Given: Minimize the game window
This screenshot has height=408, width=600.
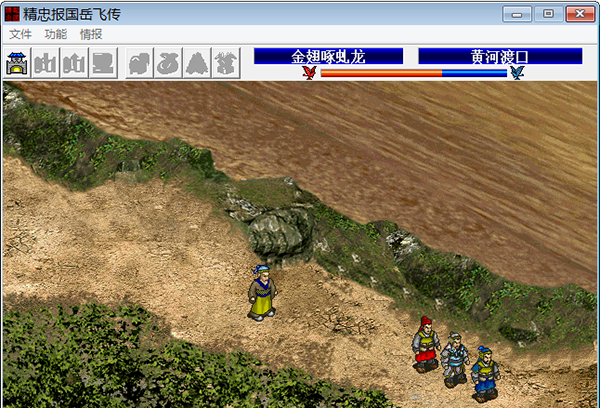Looking at the screenshot, I should [x=516, y=13].
